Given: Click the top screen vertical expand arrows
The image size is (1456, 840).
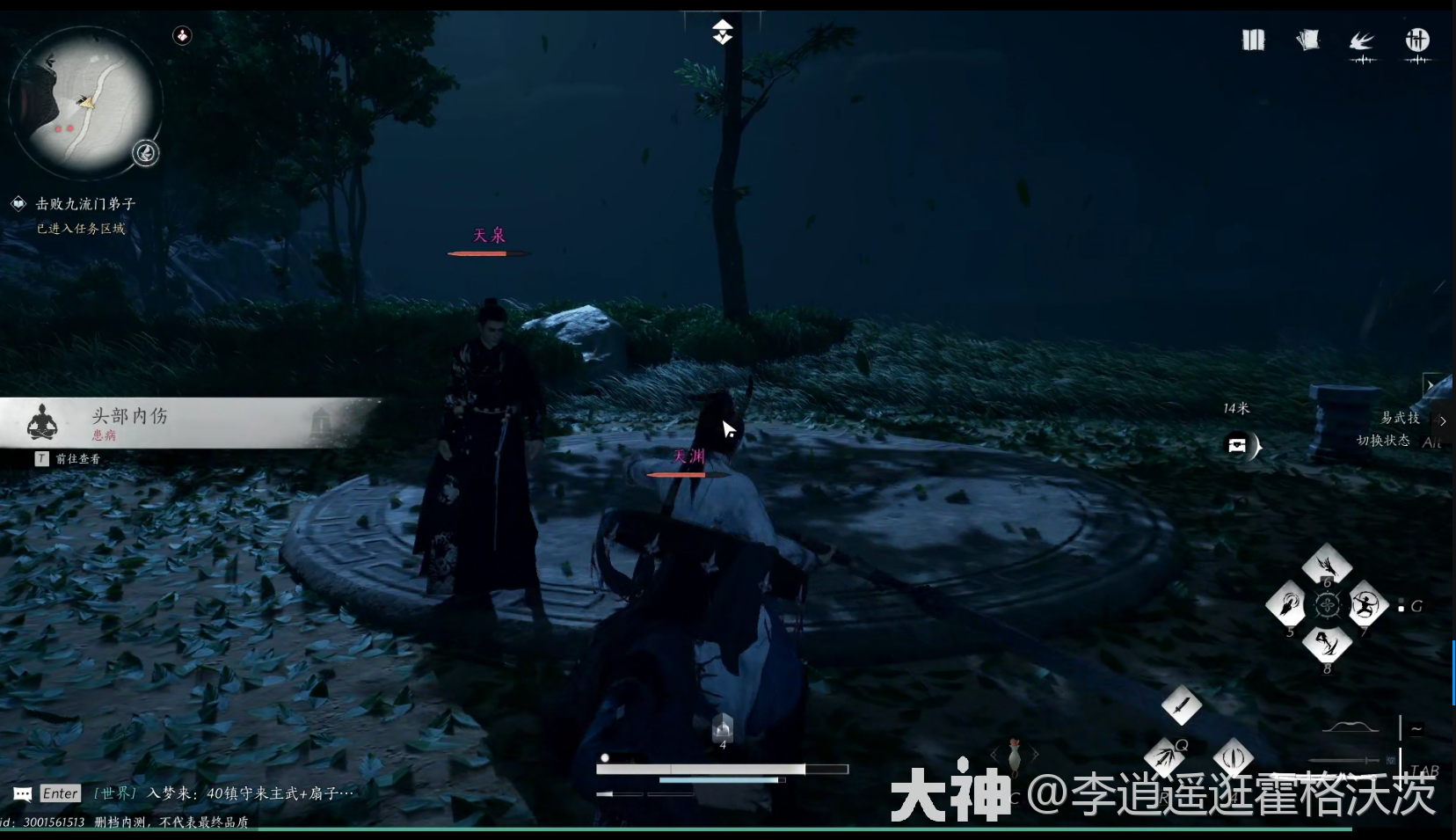Looking at the screenshot, I should (x=723, y=32).
